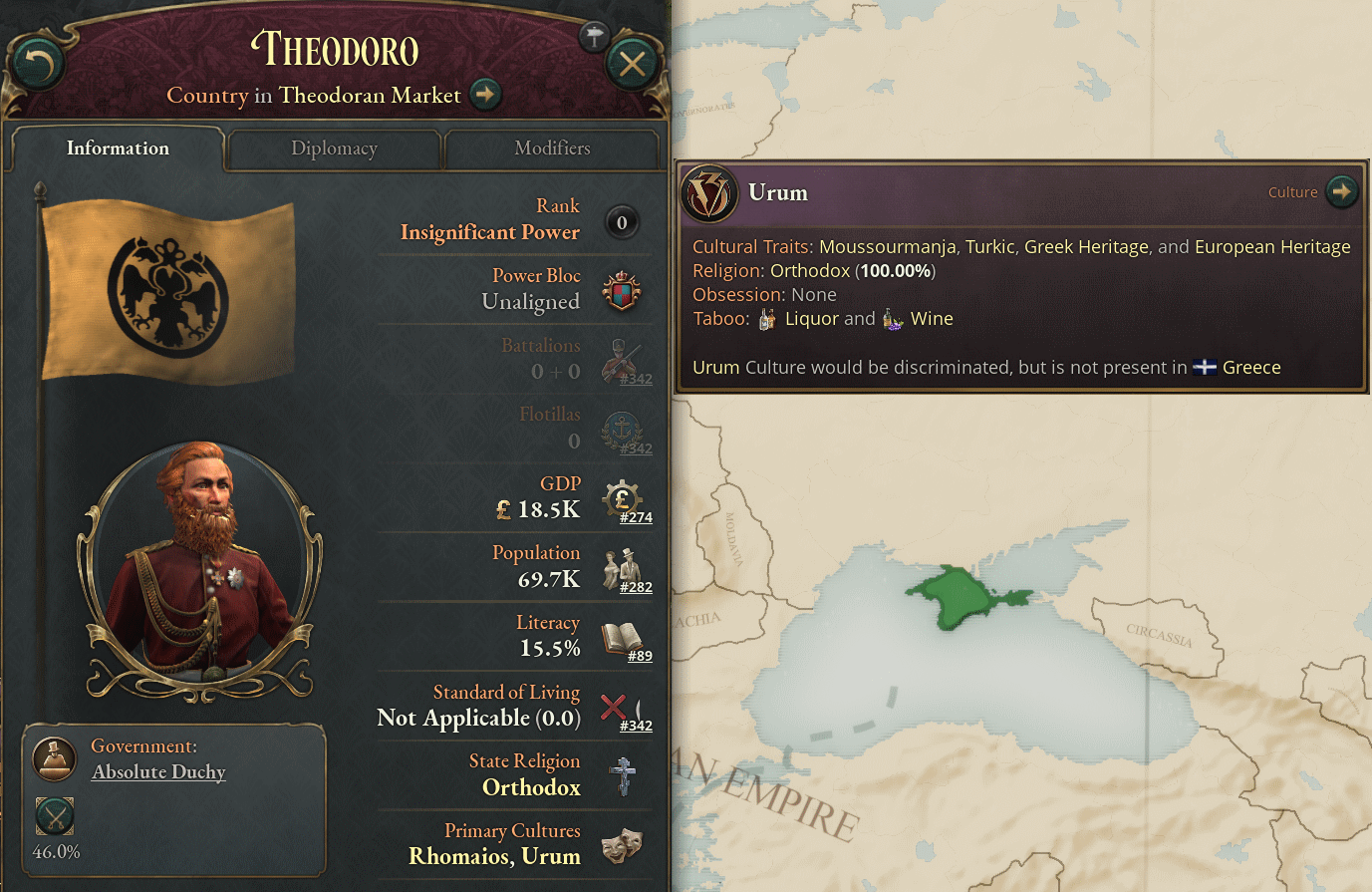Open the Literacy book icon
The width and height of the screenshot is (1372, 892).
pos(623,638)
